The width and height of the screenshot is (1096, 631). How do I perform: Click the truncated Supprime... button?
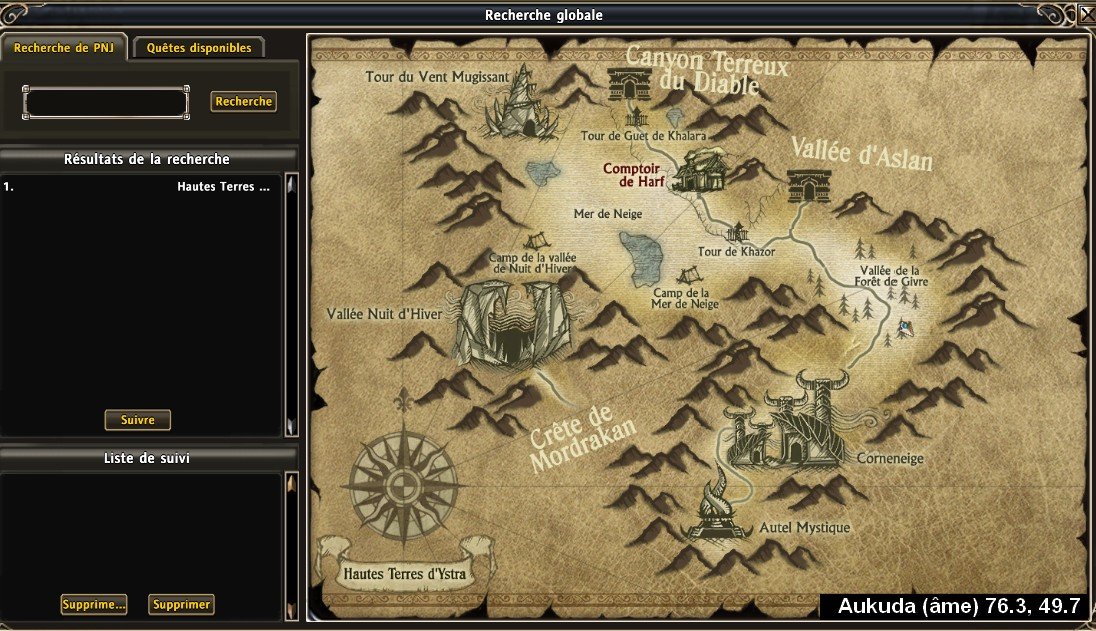[94, 604]
